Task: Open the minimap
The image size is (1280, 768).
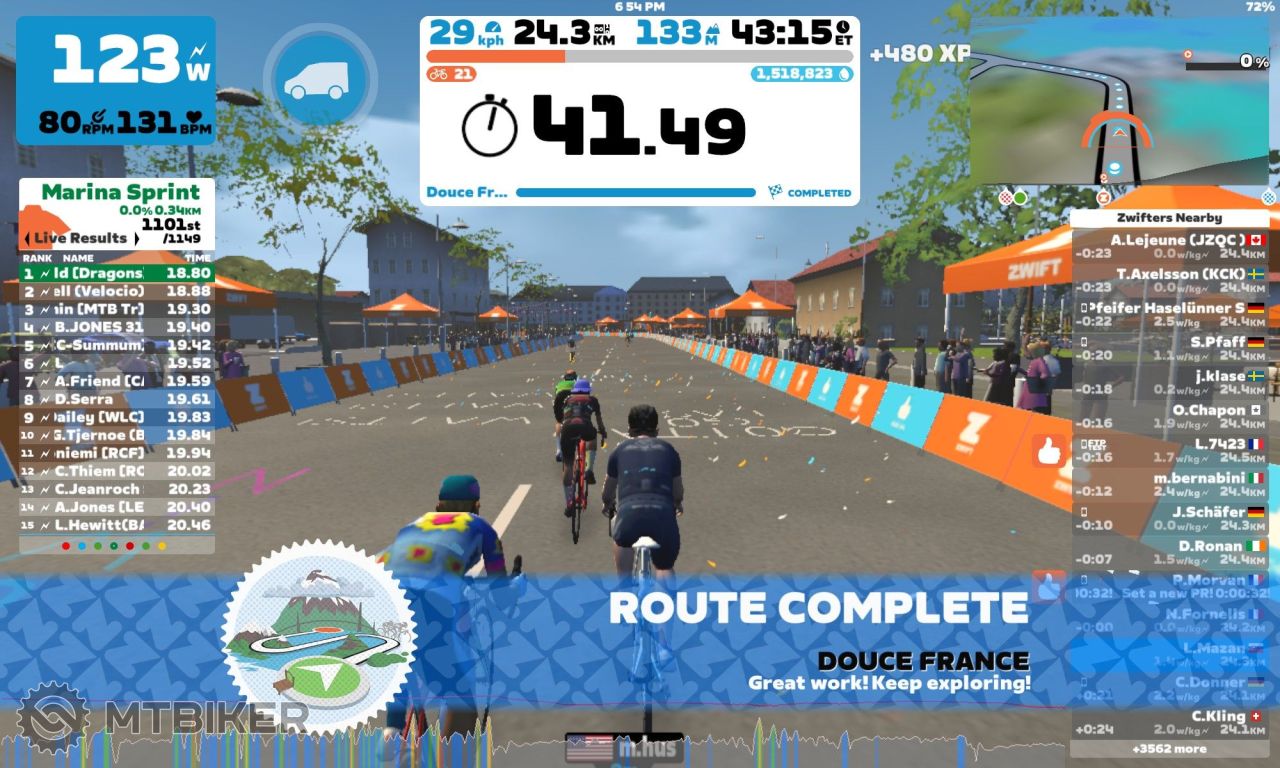Action: pos(1117,100)
